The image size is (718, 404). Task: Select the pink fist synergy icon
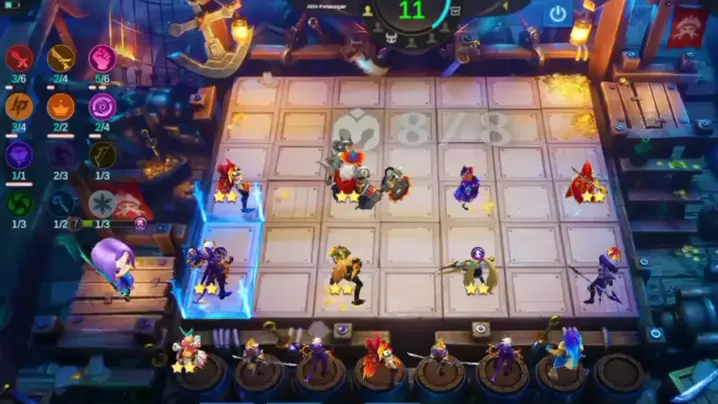[103, 58]
